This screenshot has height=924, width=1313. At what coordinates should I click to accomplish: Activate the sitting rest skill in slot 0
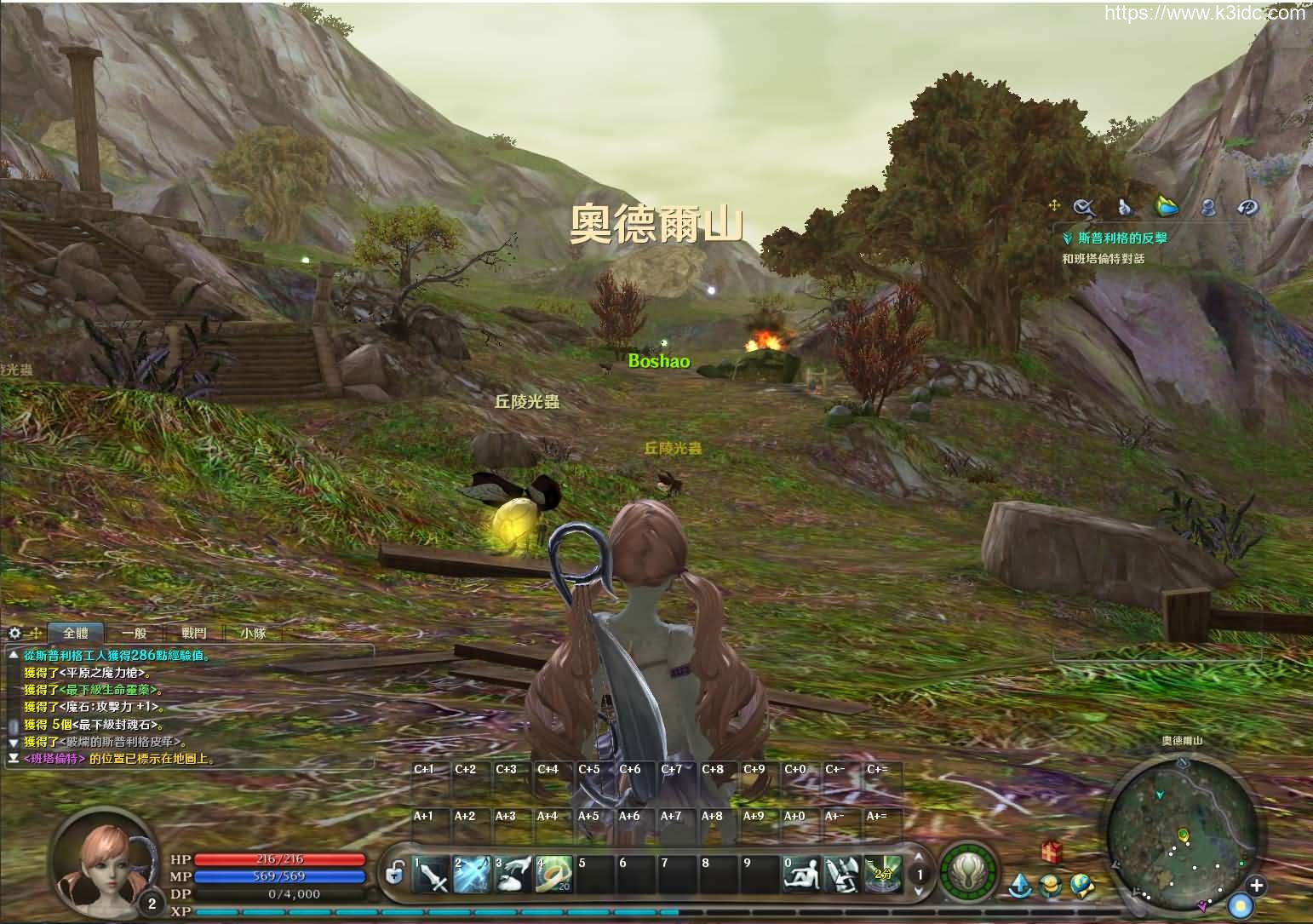(801, 874)
